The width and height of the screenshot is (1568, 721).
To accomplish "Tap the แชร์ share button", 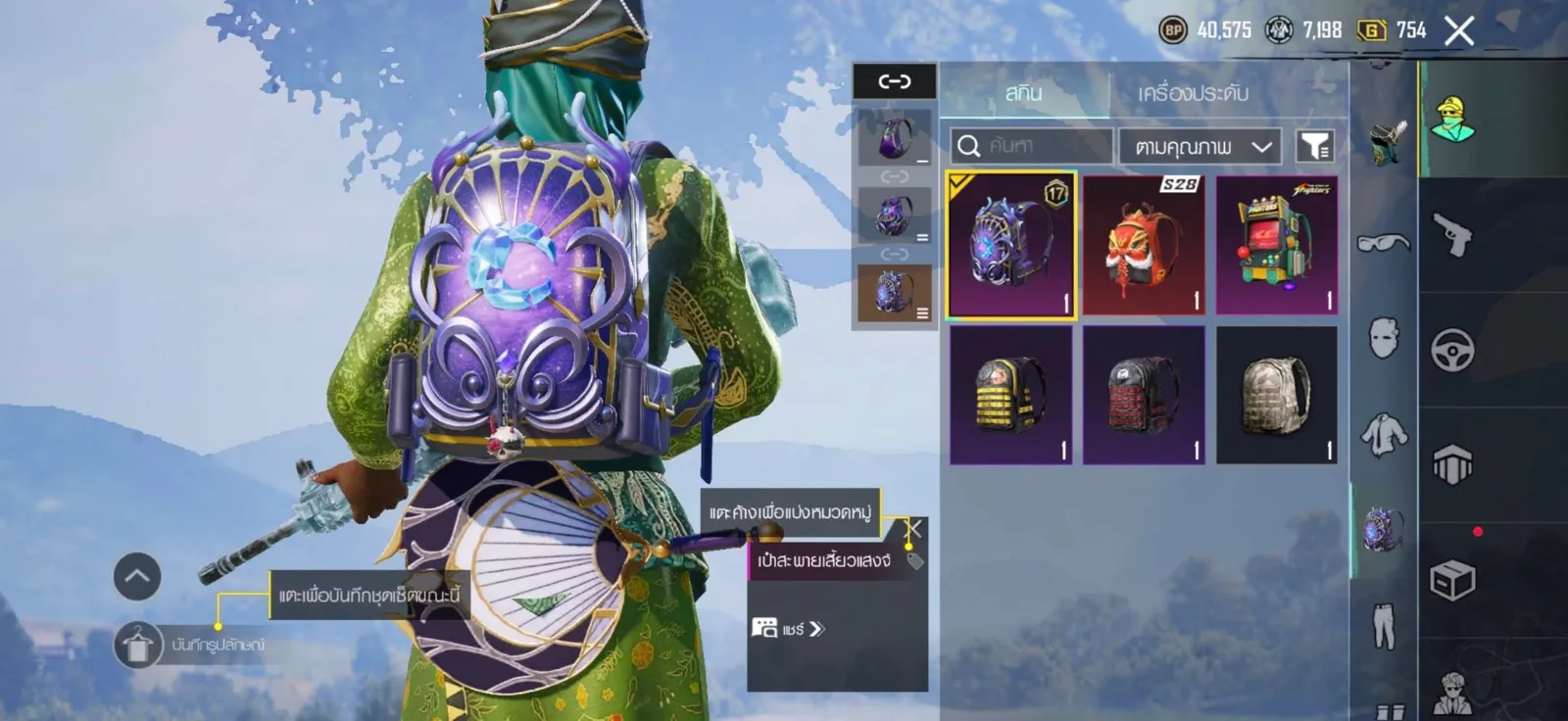I will coord(789,629).
